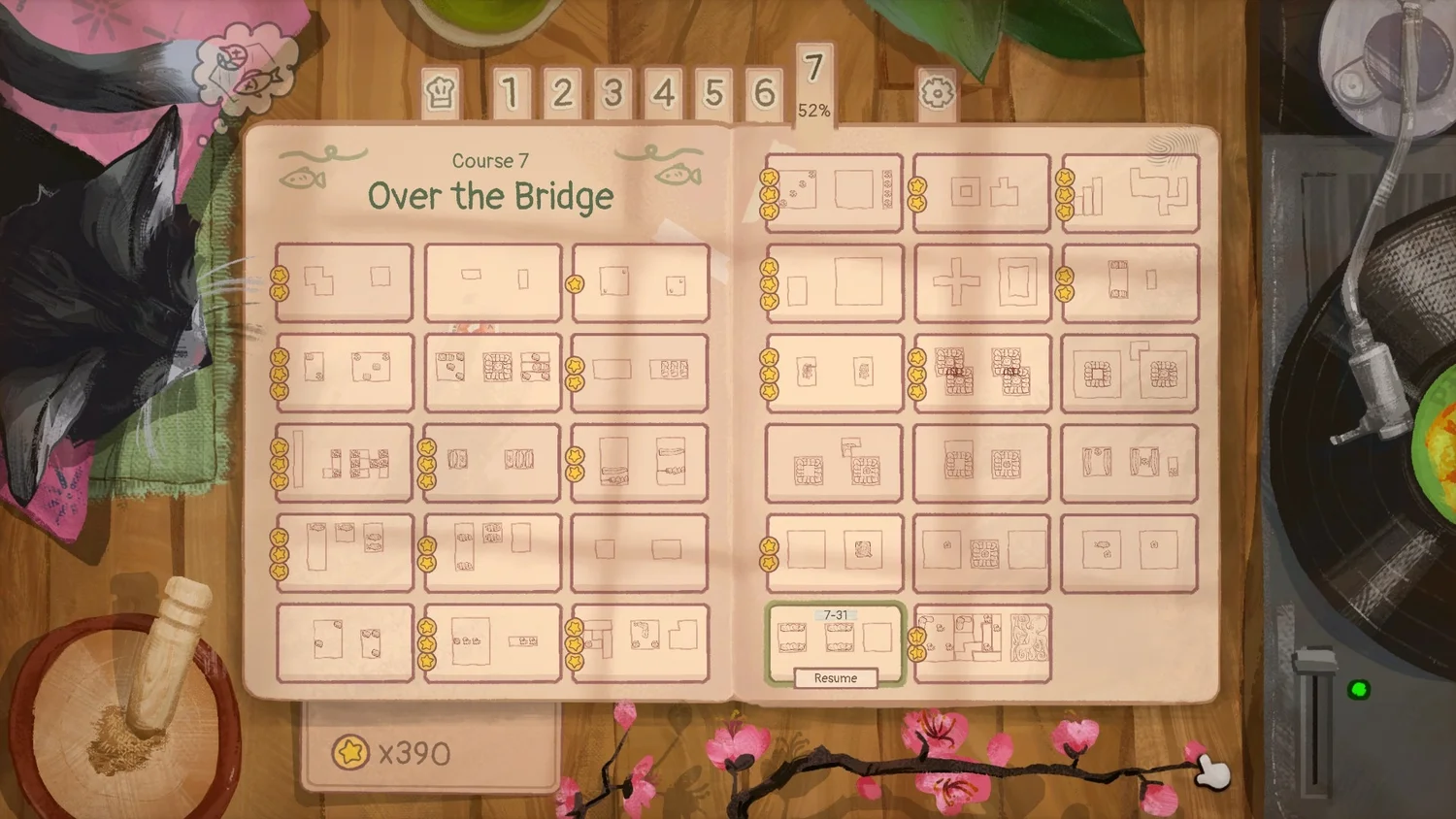Choose the level thumbnail with a plus-shaped board
This screenshot has width=1456, height=819.
pos(982,283)
